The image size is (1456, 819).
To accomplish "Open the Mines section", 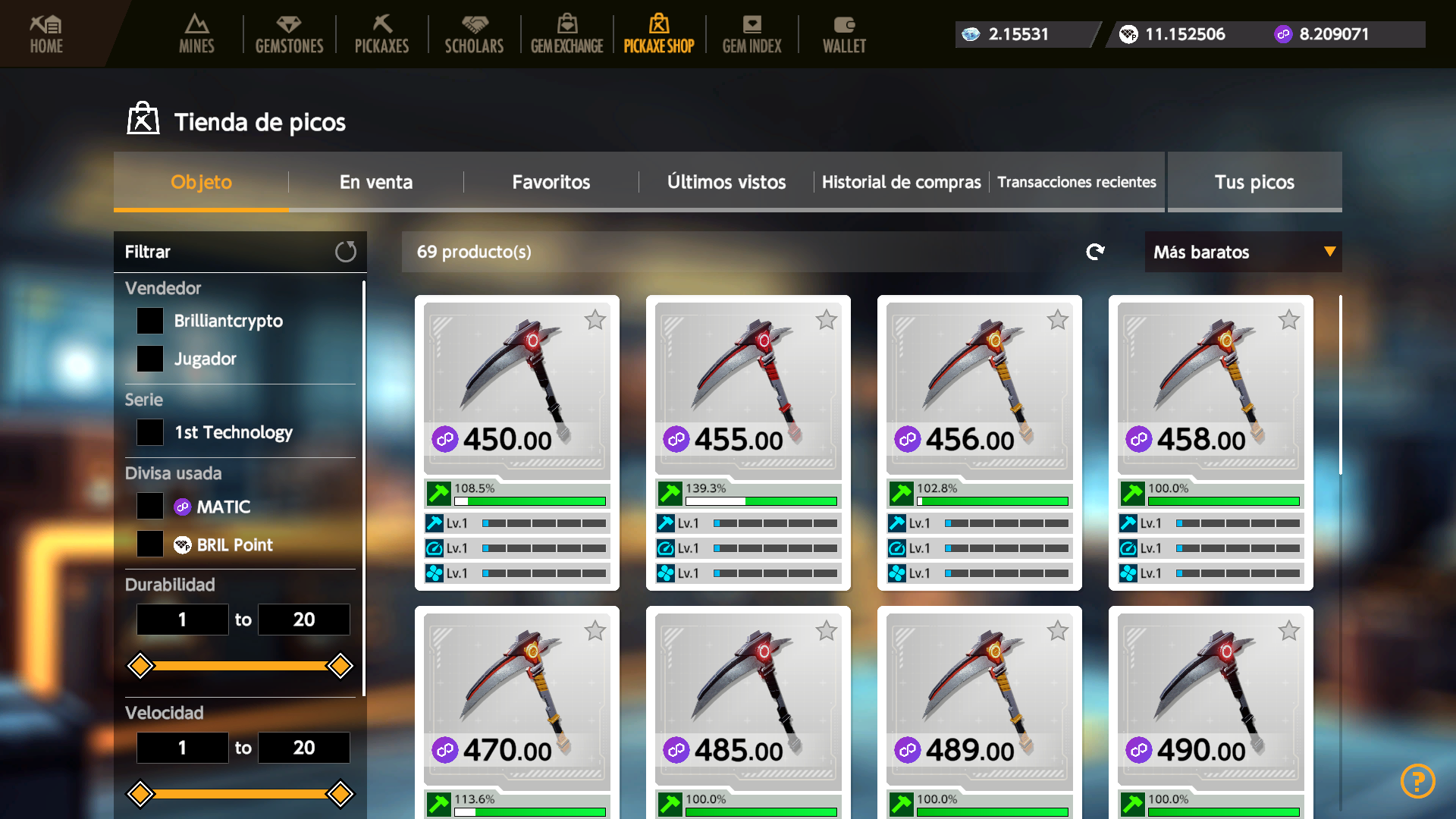I will [196, 34].
